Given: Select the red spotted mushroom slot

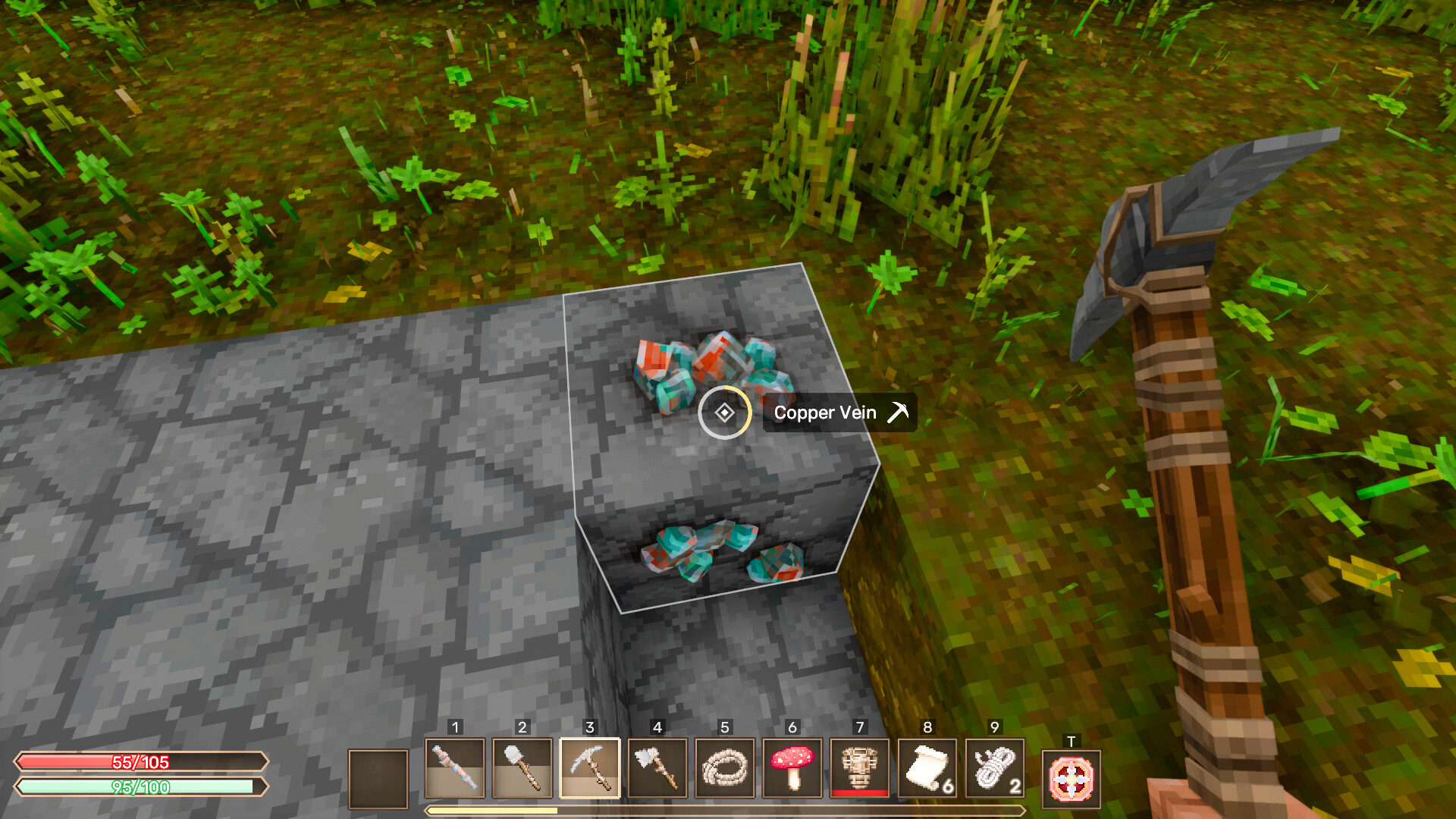Looking at the screenshot, I should point(792,768).
